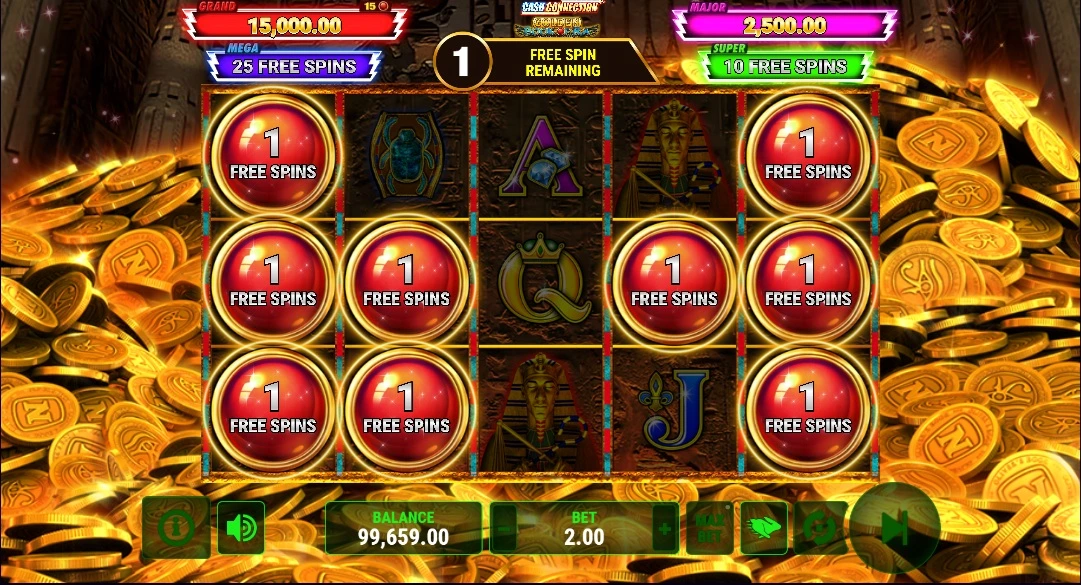Toggle the sound speaker icon
The image size is (1081, 585).
click(x=241, y=527)
